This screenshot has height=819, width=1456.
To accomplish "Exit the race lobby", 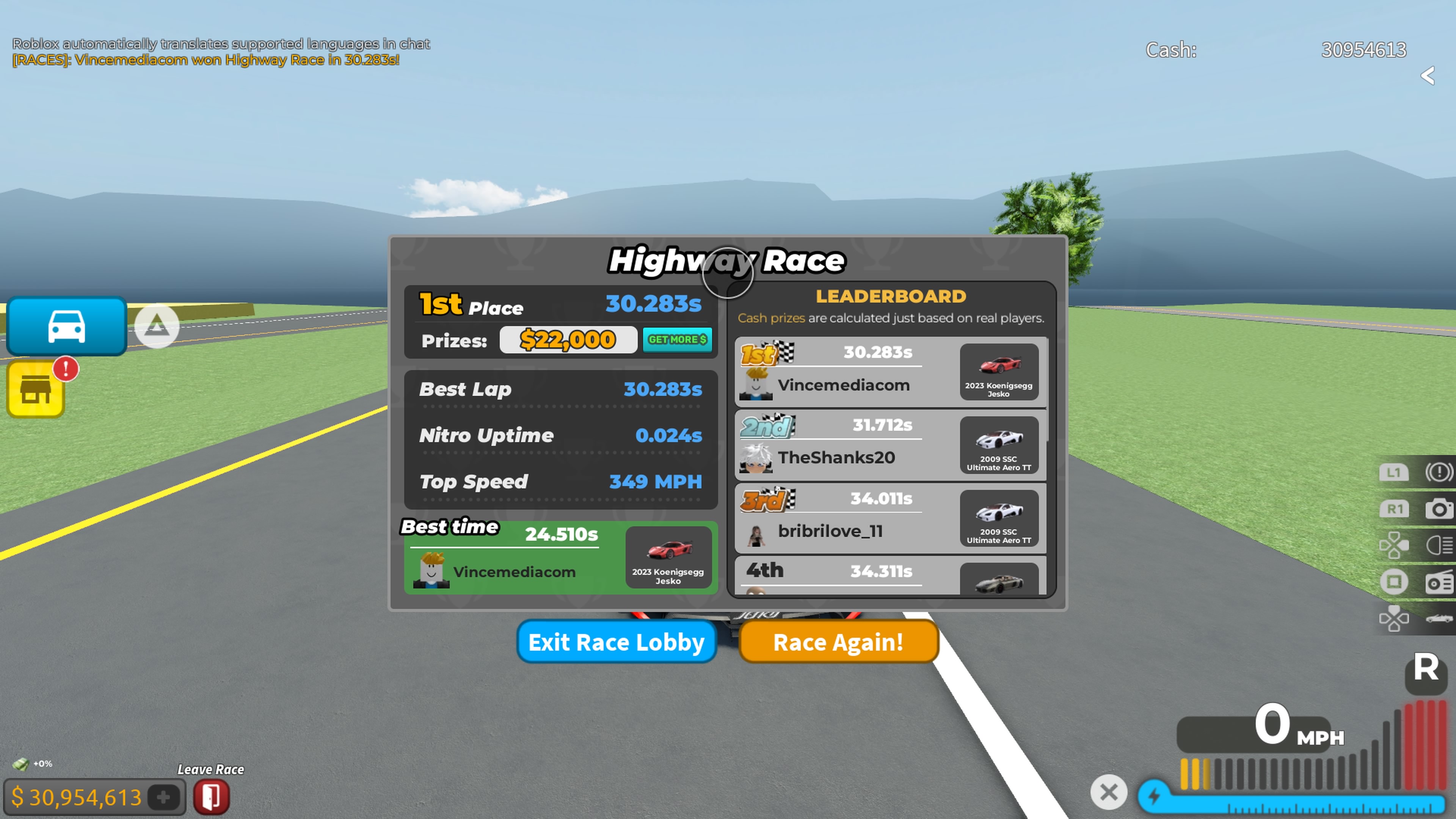I will tap(616, 642).
